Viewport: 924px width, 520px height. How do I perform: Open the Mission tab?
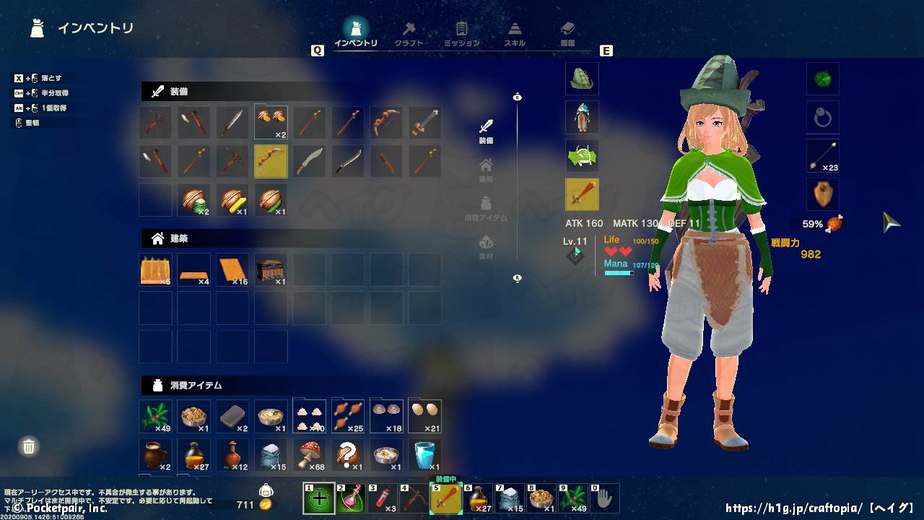pyautogui.click(x=461, y=33)
